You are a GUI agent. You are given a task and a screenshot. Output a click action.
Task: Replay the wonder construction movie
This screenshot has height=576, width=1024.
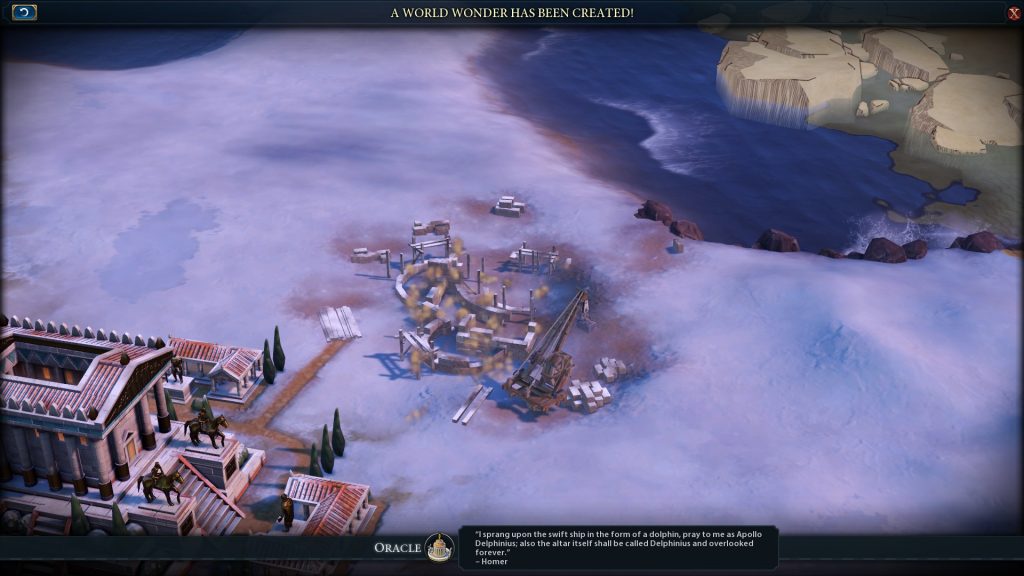coord(24,12)
